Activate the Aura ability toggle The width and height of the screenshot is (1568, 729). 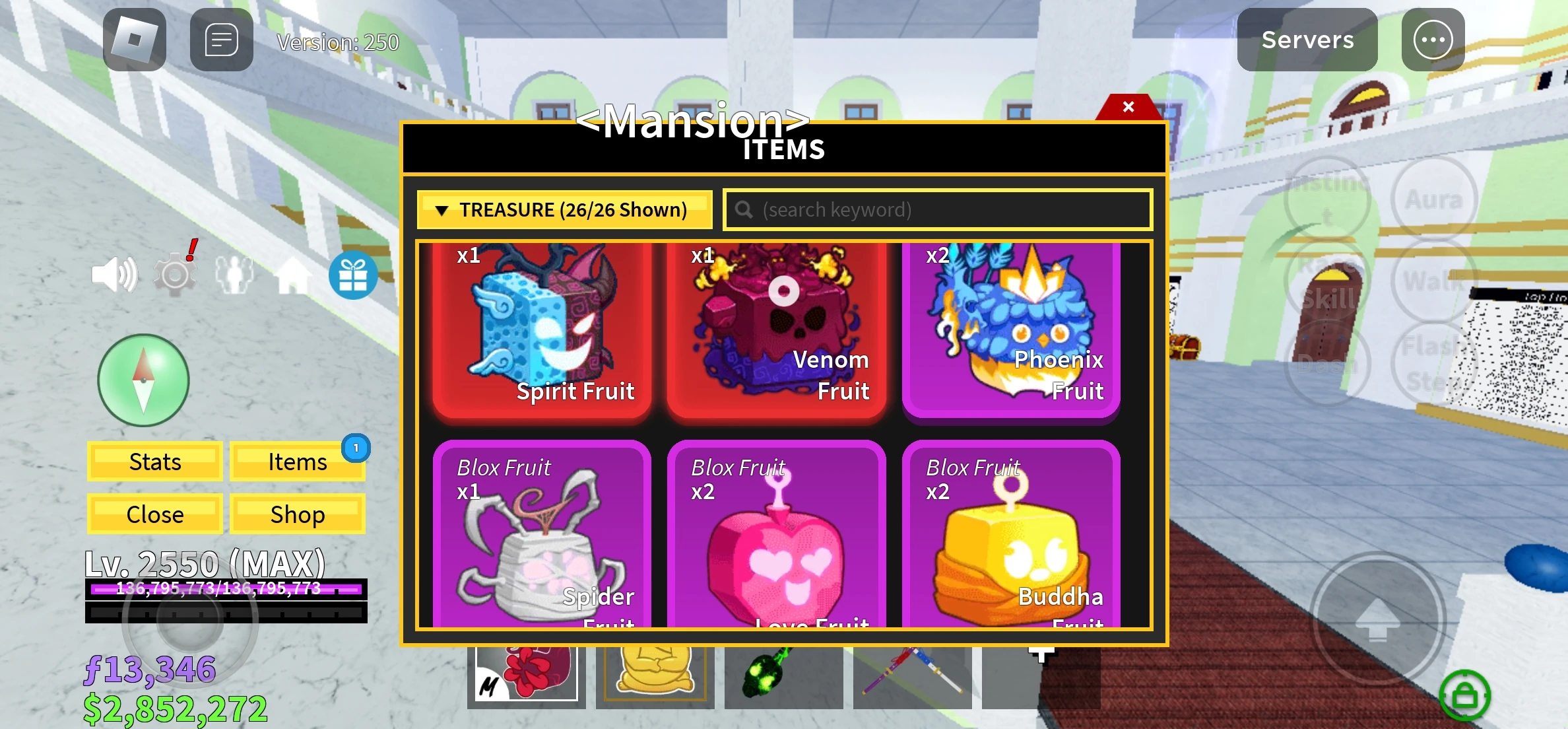[1434, 197]
